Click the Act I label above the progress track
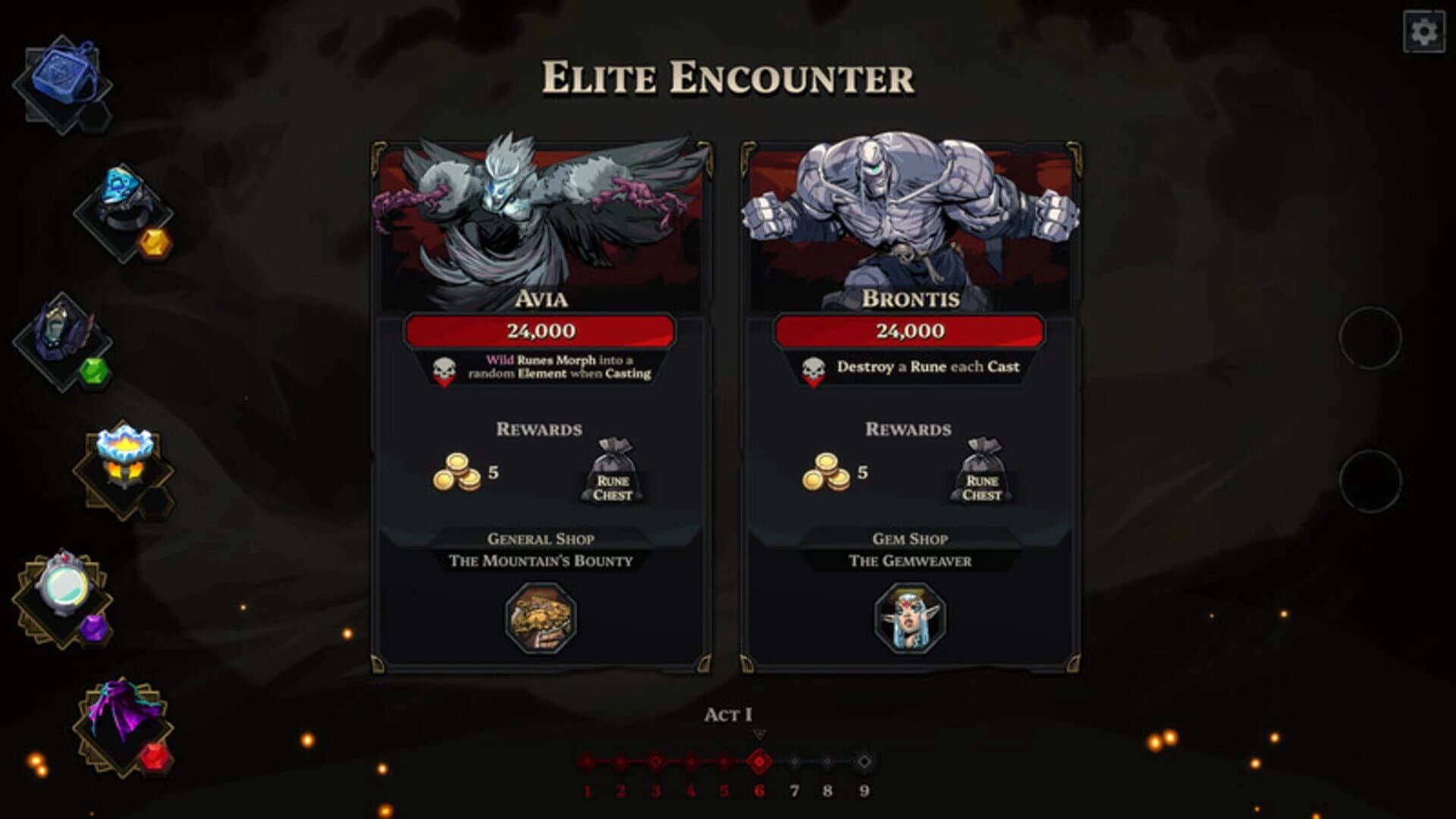 click(727, 713)
